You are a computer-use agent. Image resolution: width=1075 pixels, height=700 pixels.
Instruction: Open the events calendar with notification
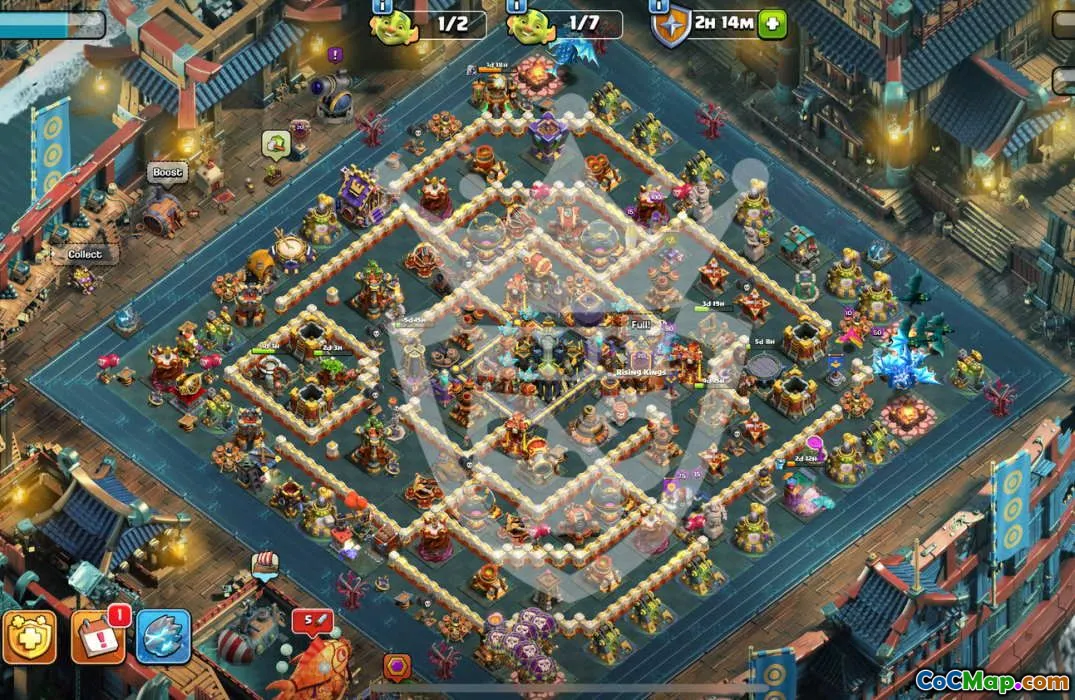click(x=98, y=637)
